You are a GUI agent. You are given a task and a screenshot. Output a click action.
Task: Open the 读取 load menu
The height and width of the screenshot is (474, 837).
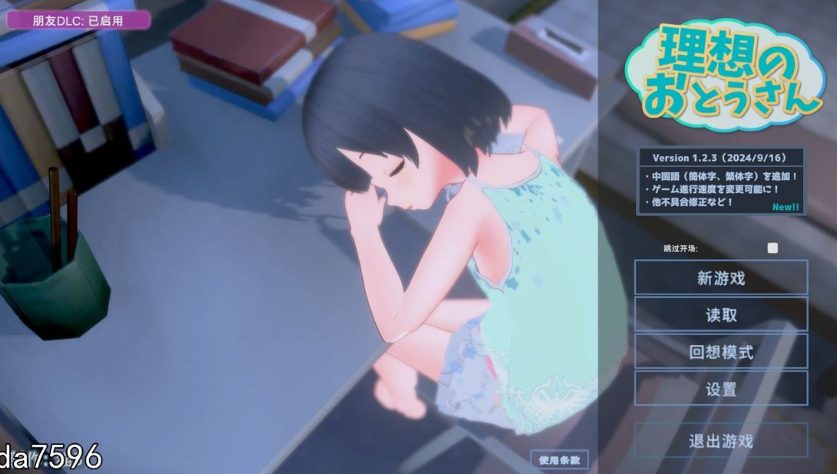(x=721, y=315)
